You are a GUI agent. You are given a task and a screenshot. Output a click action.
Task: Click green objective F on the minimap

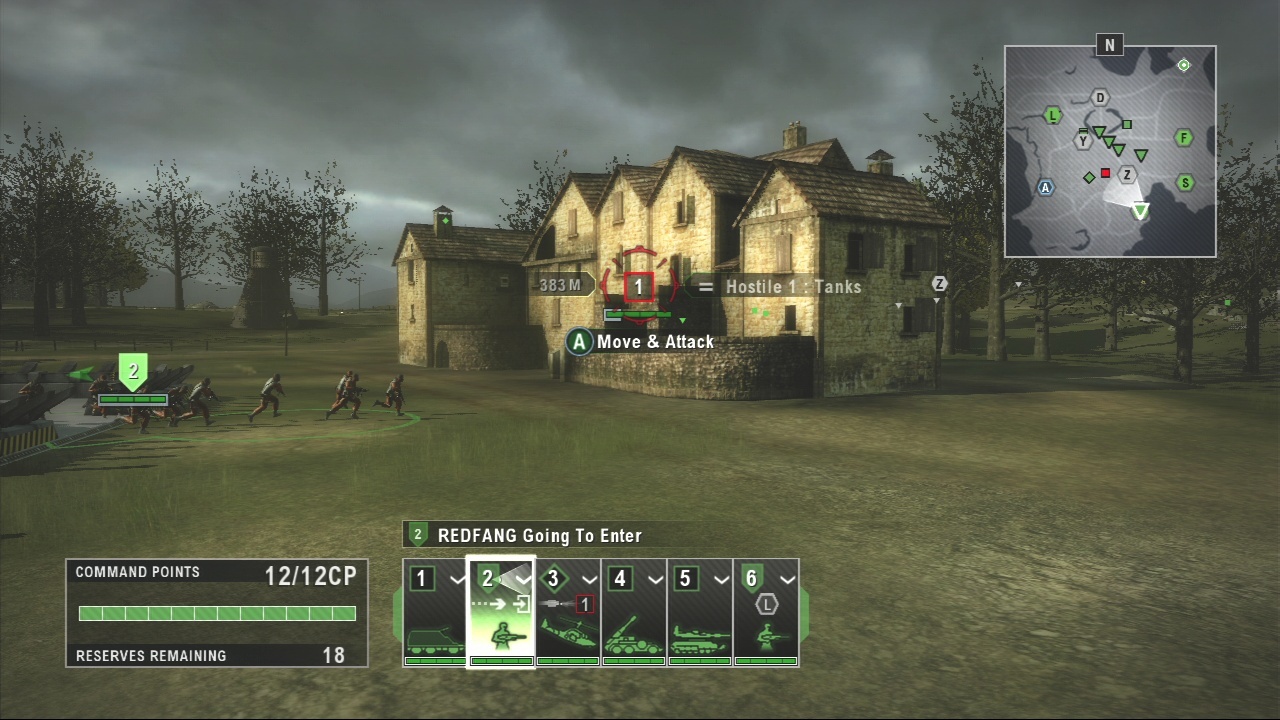[x=1184, y=138]
